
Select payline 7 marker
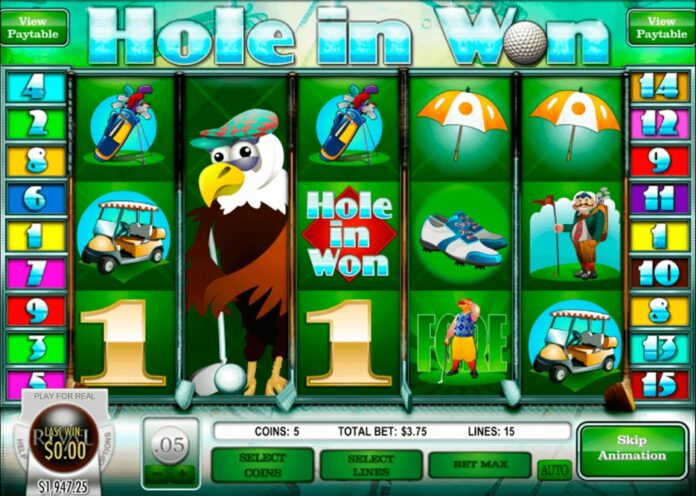[34, 273]
